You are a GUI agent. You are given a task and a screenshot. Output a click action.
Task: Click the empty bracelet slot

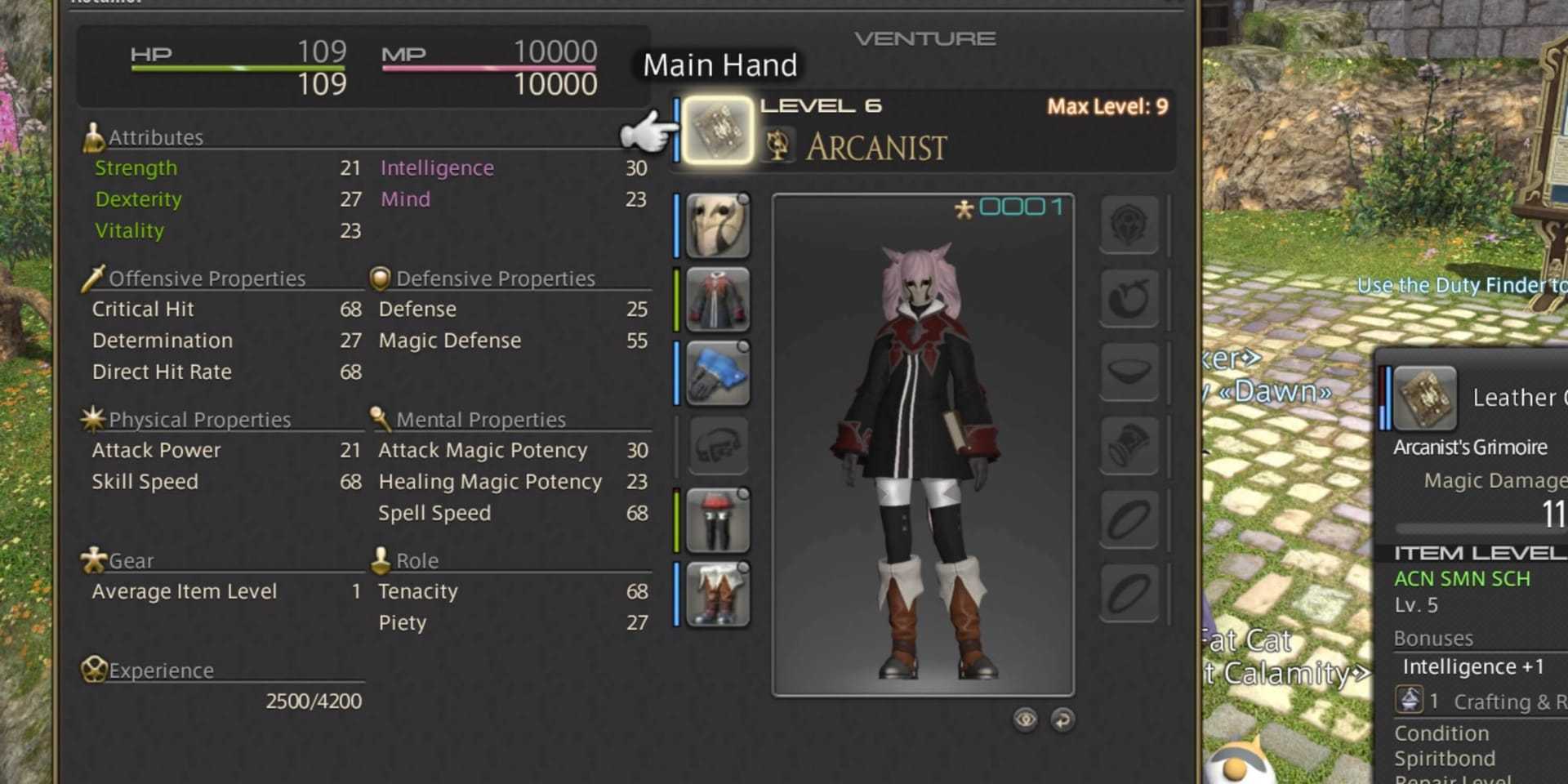pos(1129,446)
